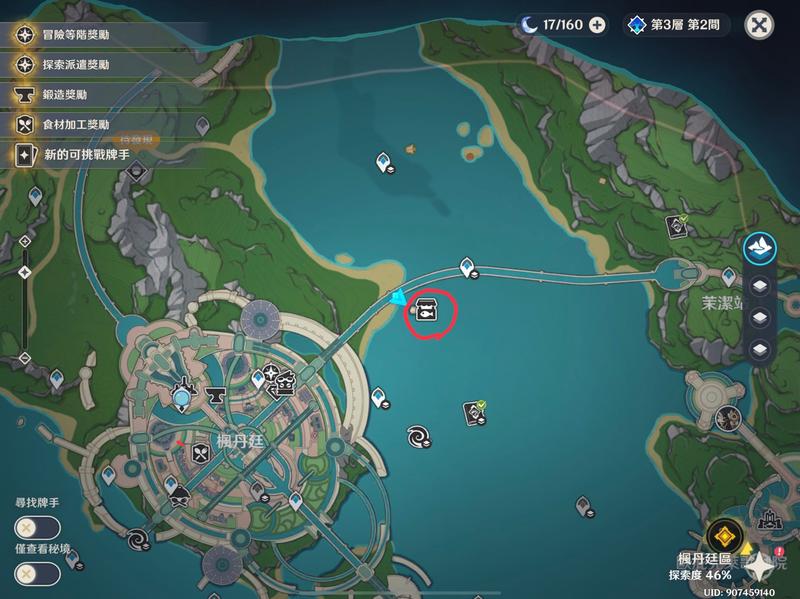Select the restaurant fork-and-knife marker

pos(199,454)
